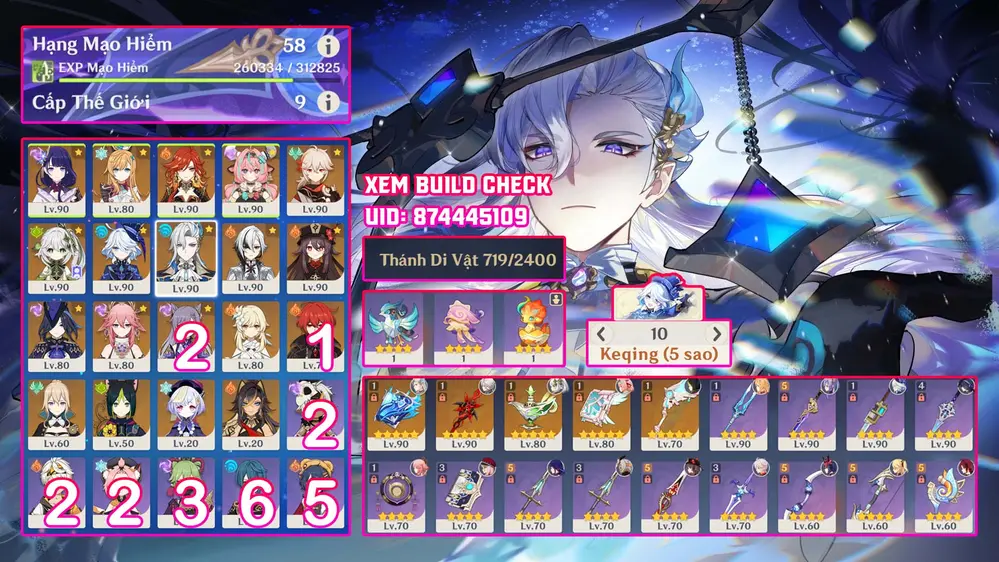This screenshot has height=562, width=999.
Task: Click right arrow of Keqing counter
Action: coord(716,334)
